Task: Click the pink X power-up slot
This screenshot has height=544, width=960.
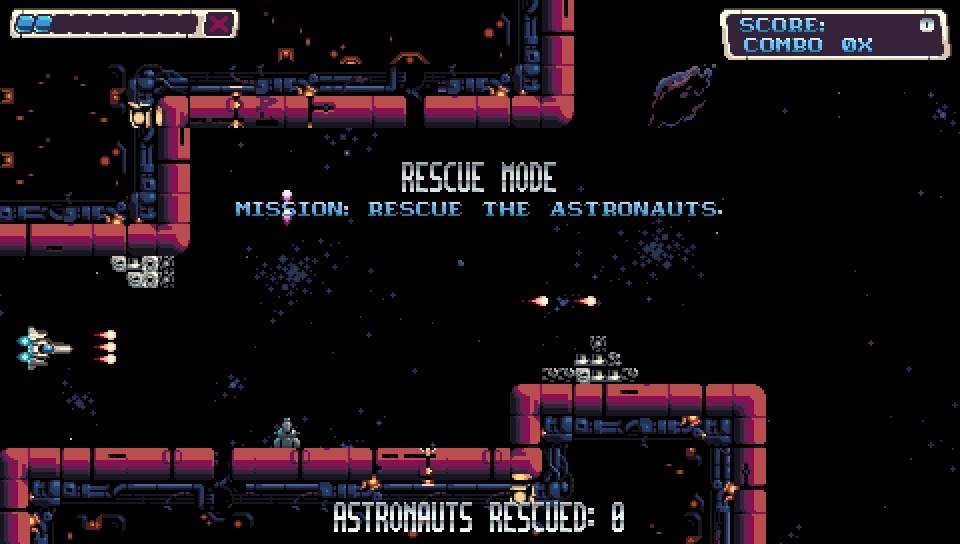Action: (219, 24)
